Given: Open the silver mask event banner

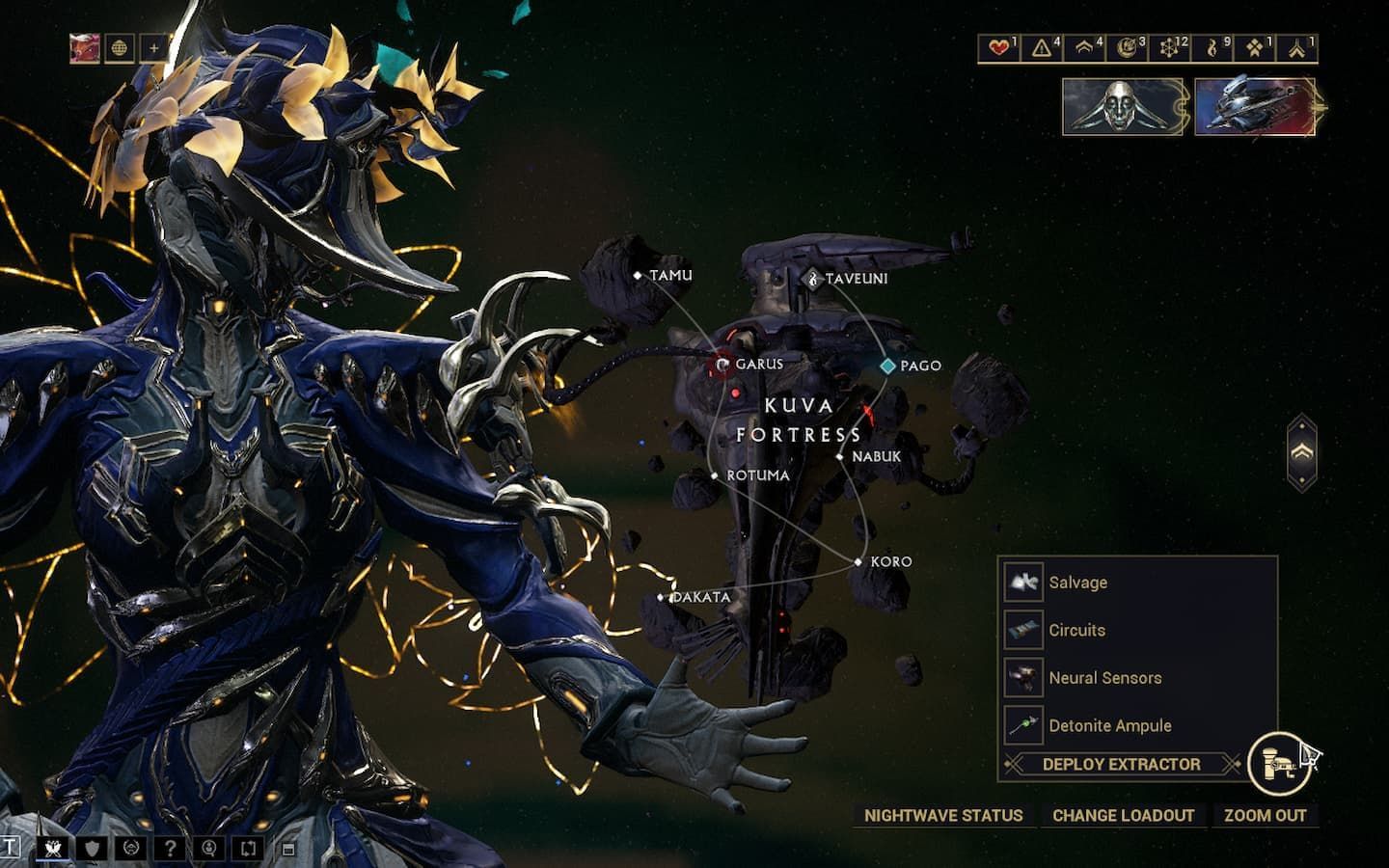Looking at the screenshot, I should tap(1123, 106).
